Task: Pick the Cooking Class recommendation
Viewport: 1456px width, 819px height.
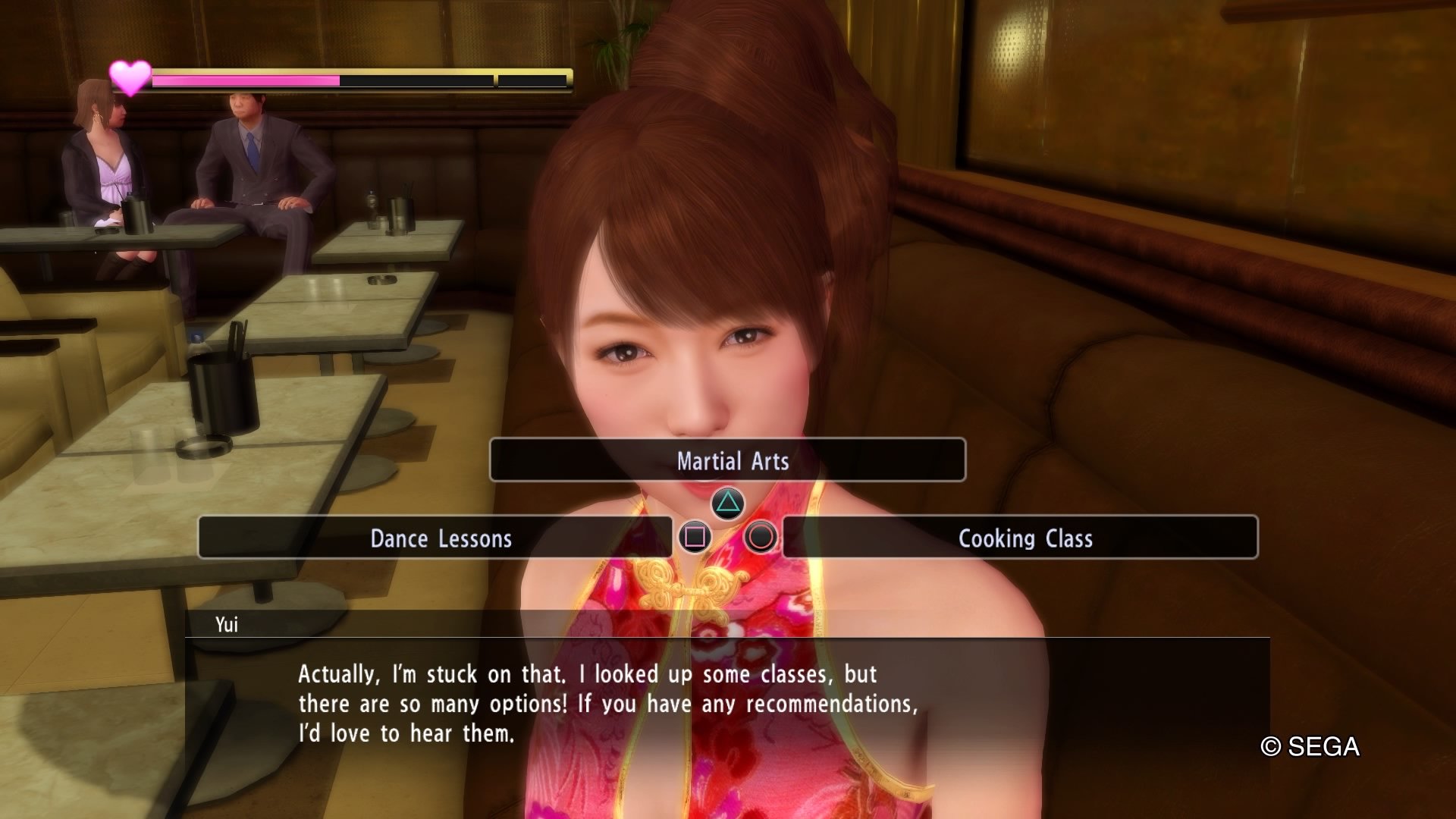Action: [1020, 538]
